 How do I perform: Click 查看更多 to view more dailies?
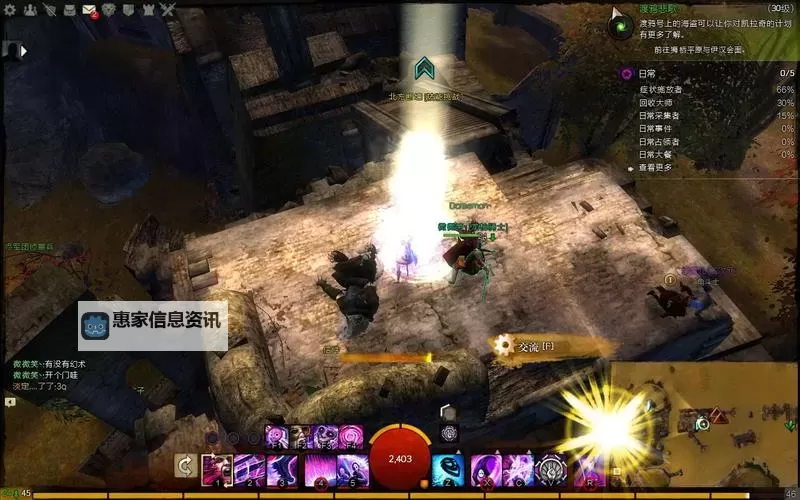coord(658,168)
